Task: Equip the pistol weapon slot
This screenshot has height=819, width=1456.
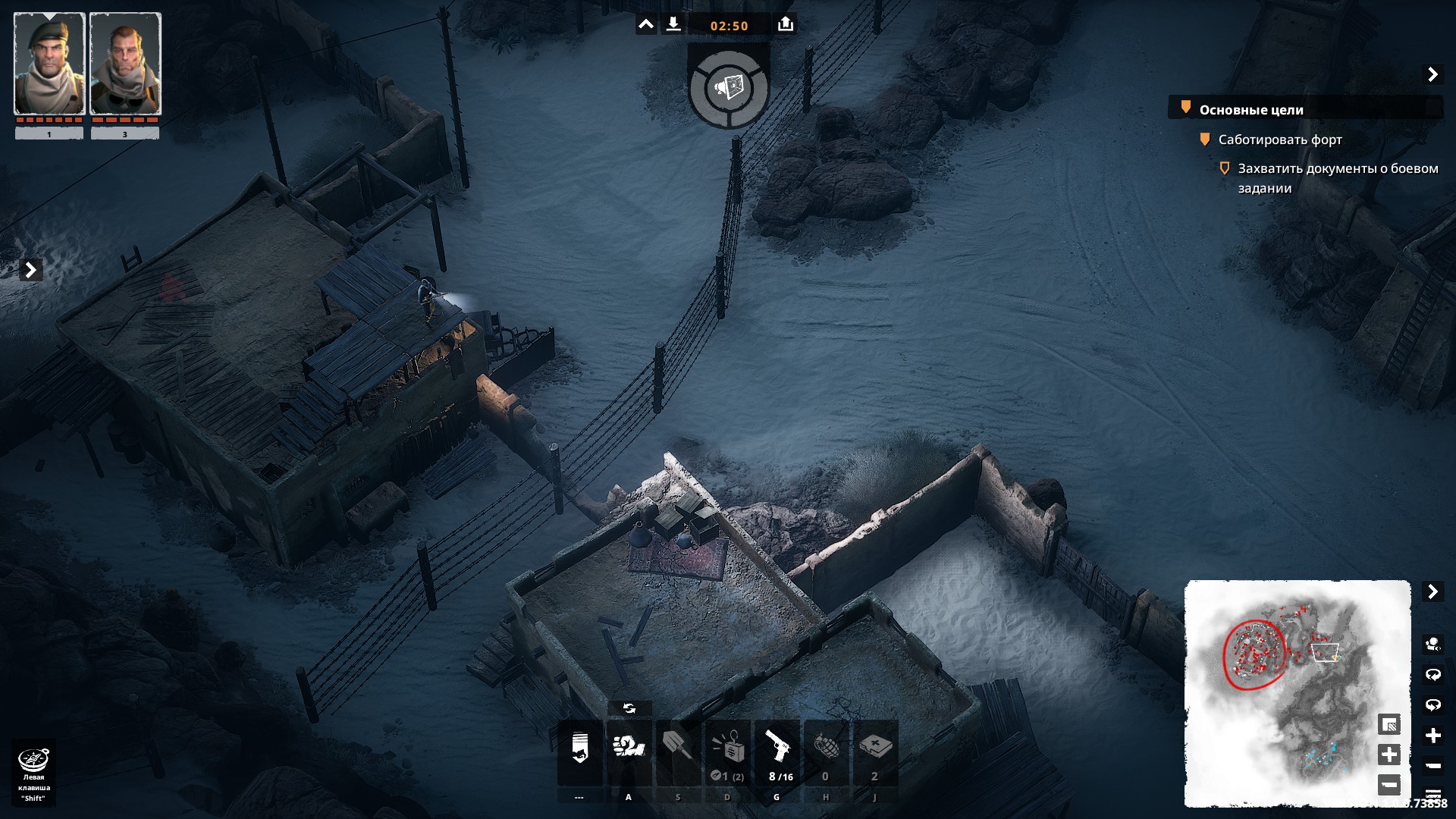Action: tap(777, 751)
